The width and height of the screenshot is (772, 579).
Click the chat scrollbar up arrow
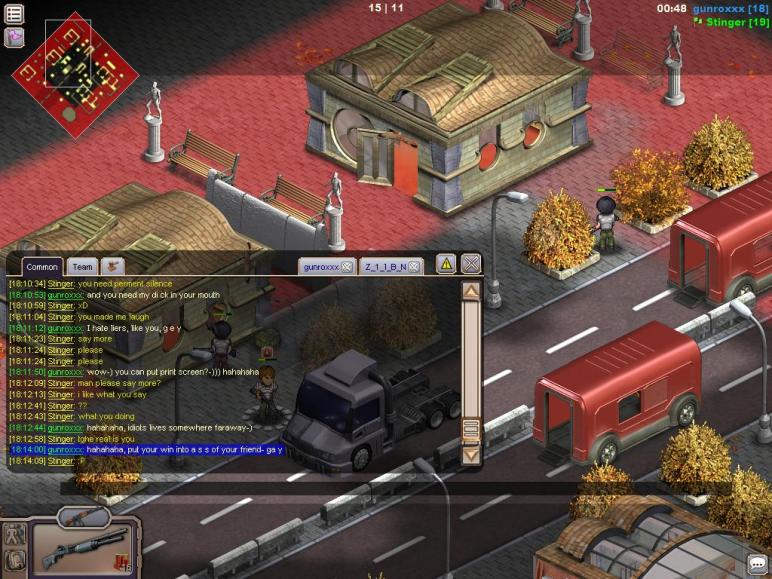[470, 291]
